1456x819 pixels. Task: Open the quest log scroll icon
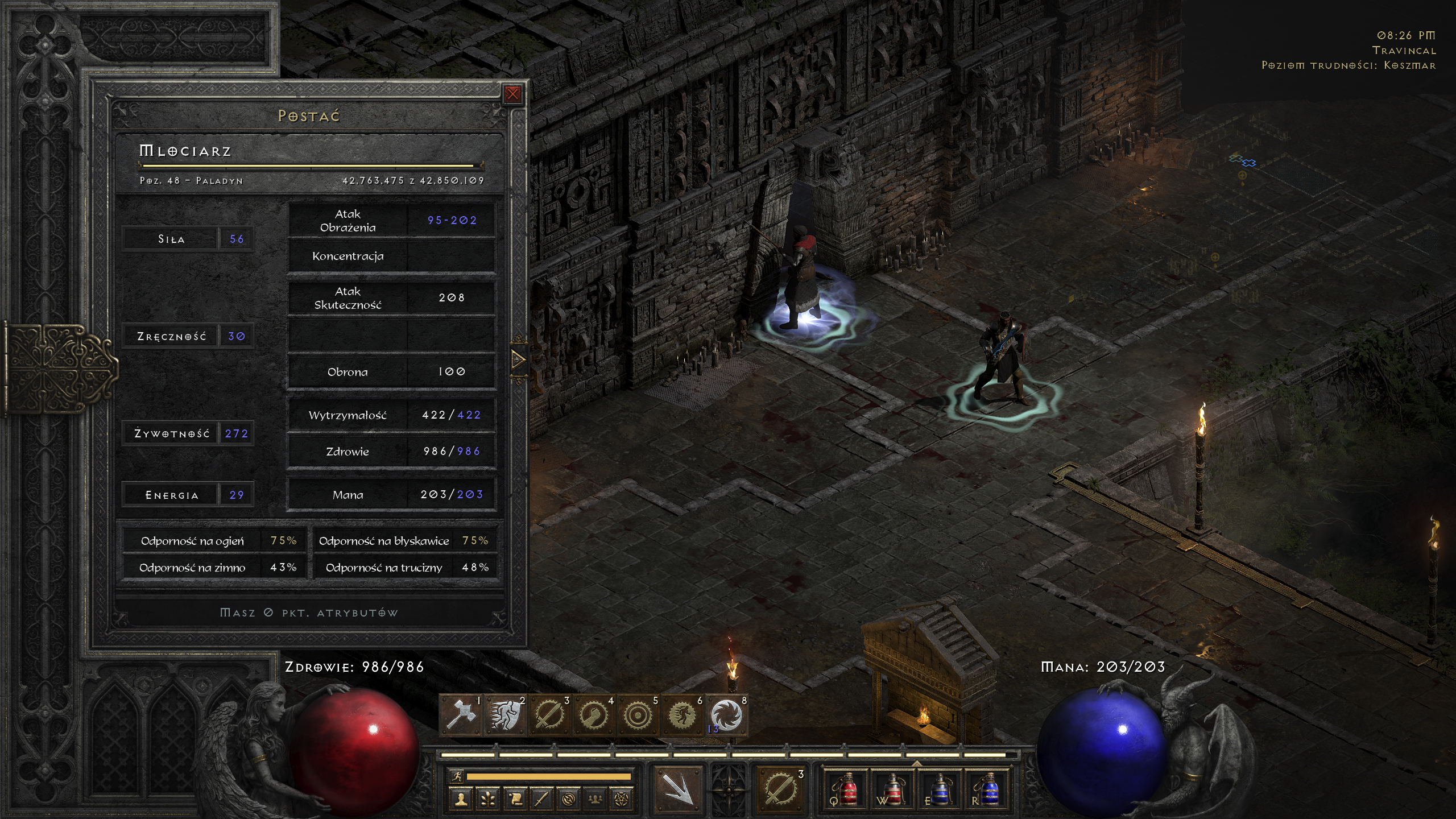(515, 799)
